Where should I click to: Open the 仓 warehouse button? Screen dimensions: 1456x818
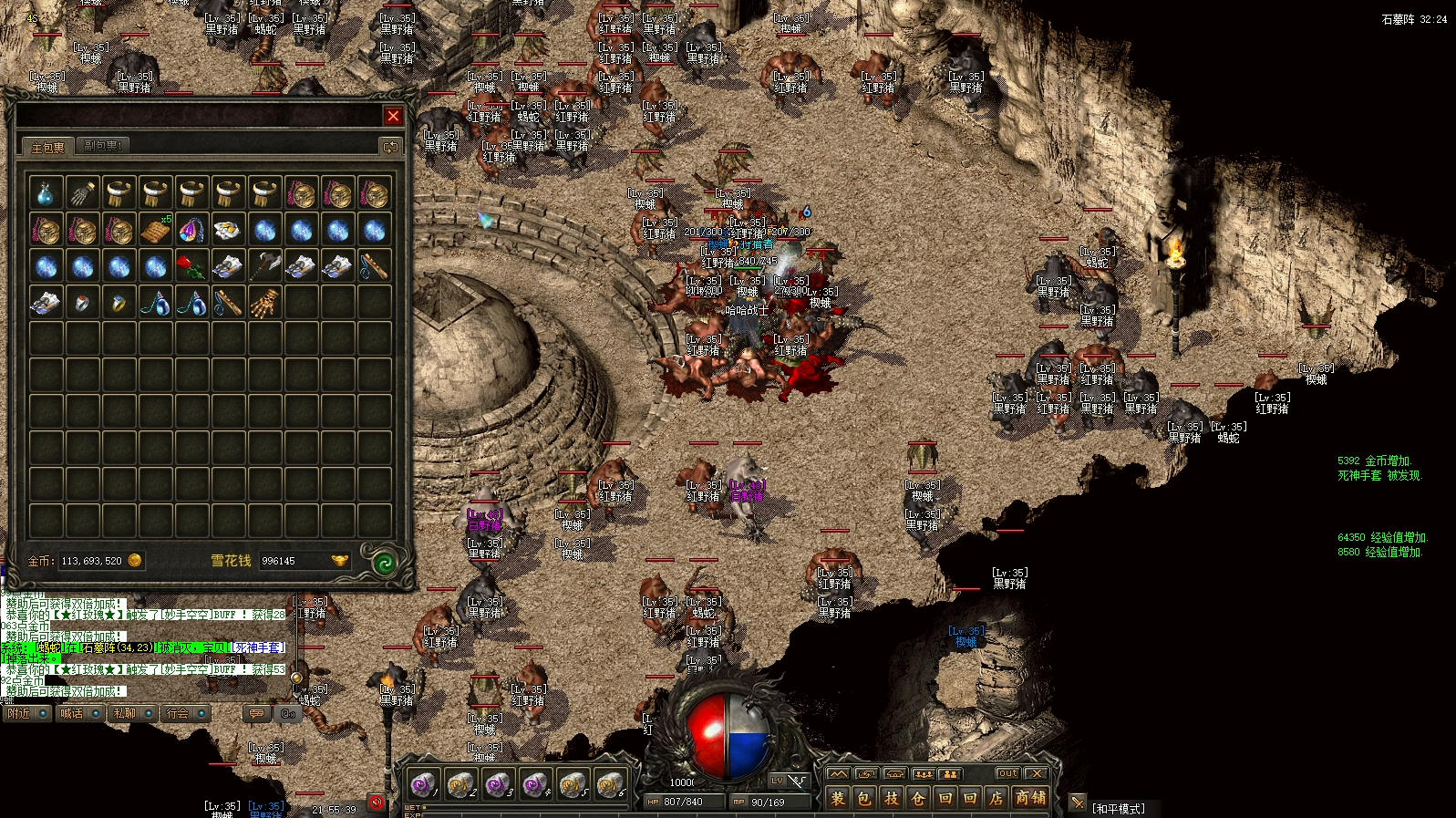(918, 798)
